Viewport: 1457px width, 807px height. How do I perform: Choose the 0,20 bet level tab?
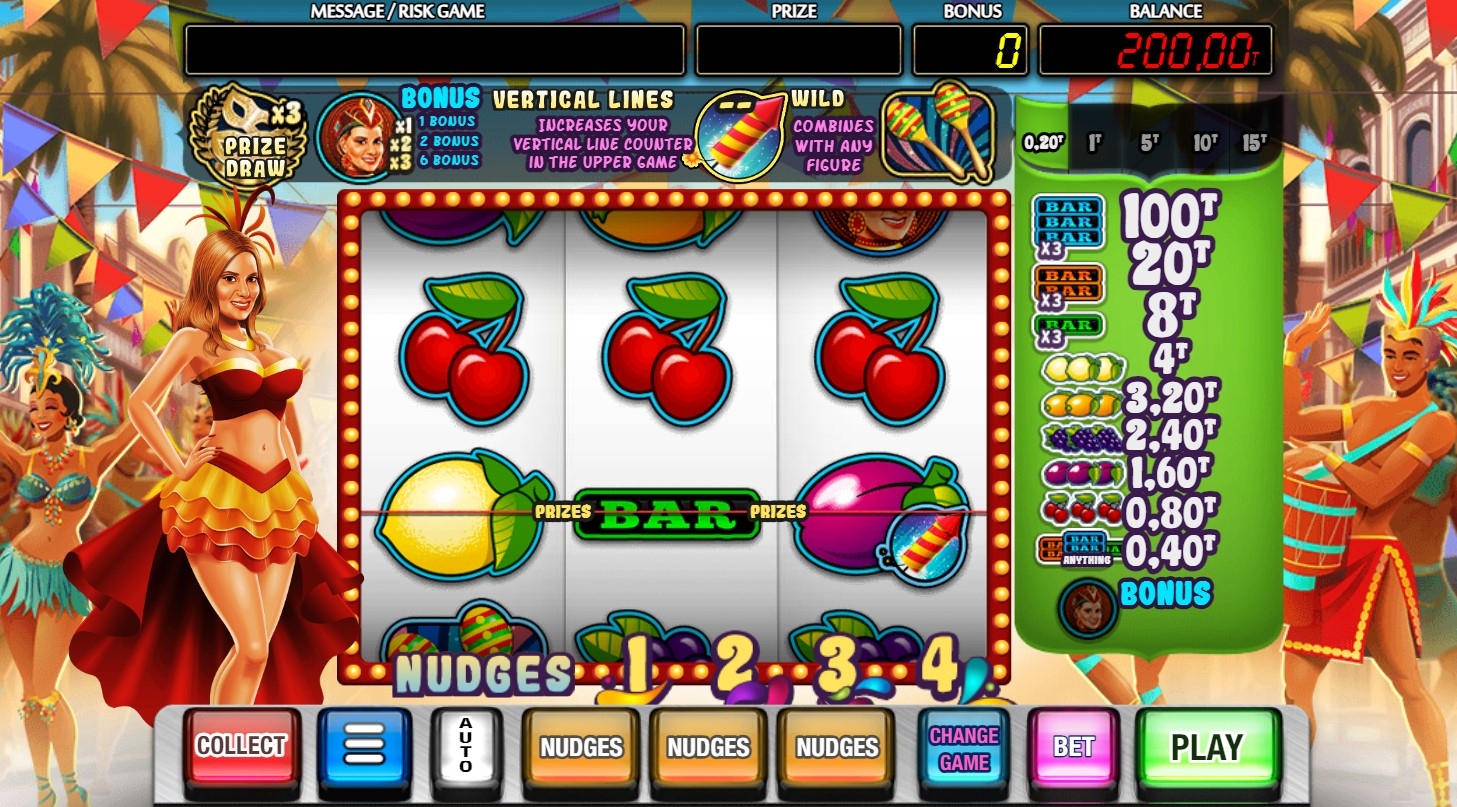point(1043,142)
